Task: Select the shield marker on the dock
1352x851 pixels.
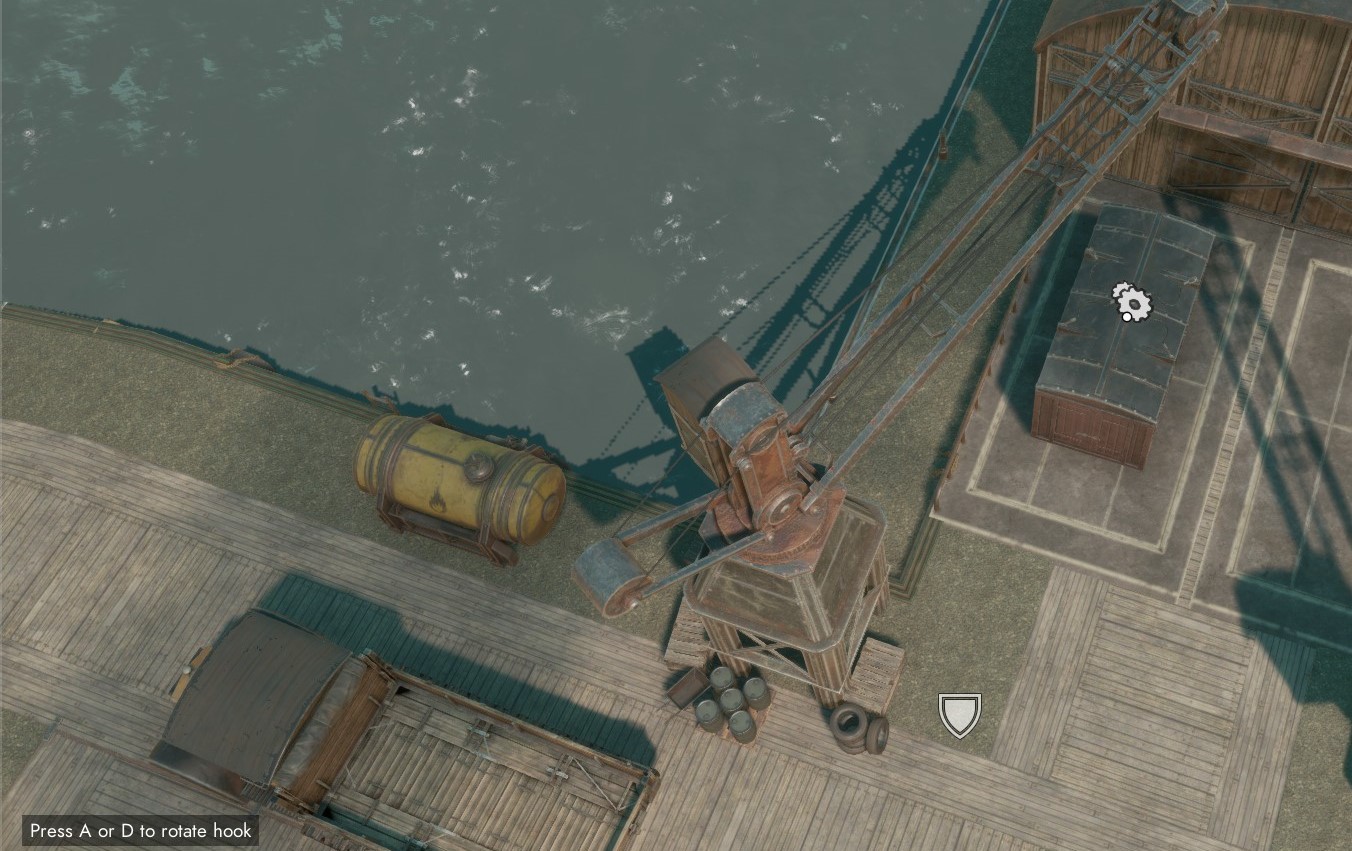Action: (x=958, y=714)
